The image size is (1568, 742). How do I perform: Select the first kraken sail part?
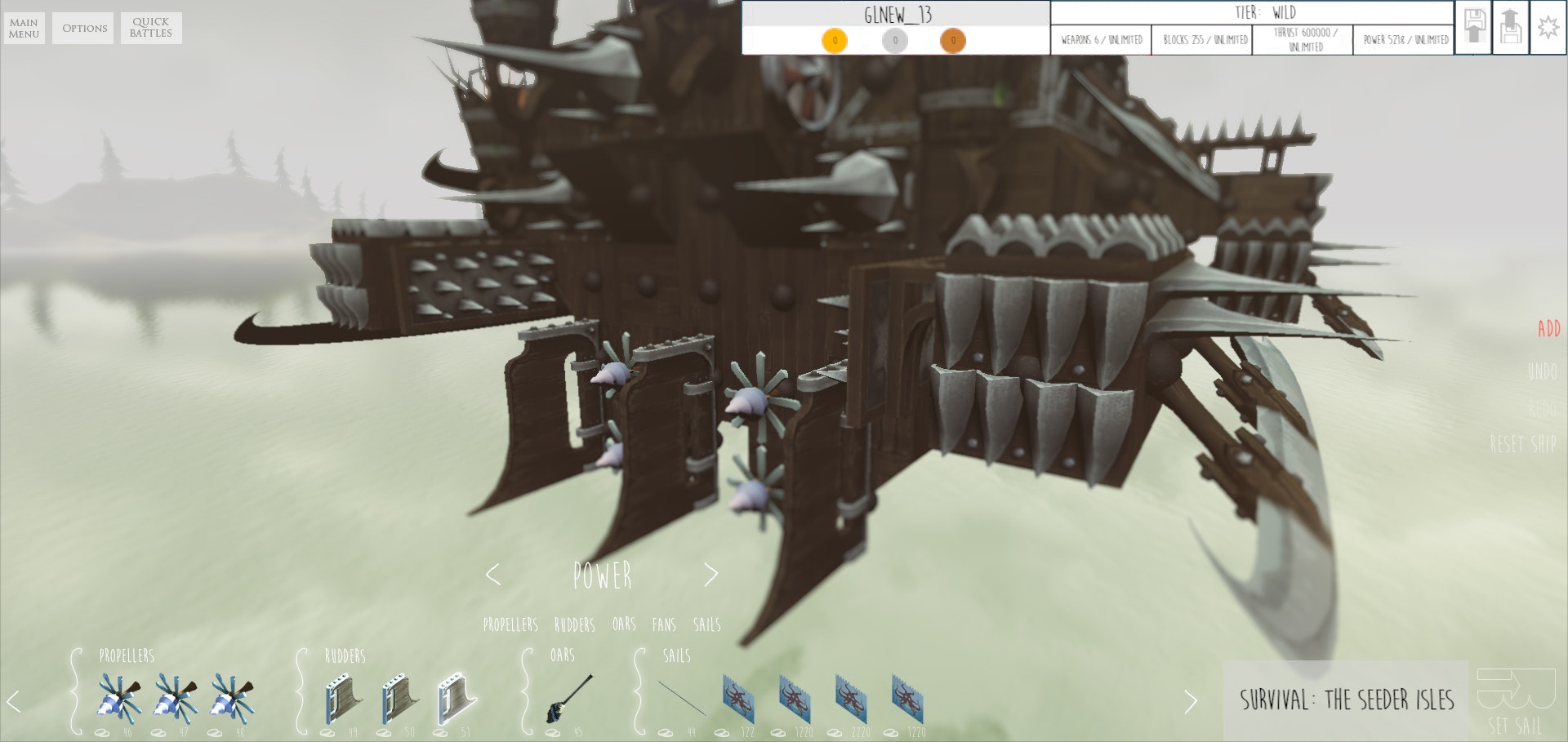tap(736, 699)
